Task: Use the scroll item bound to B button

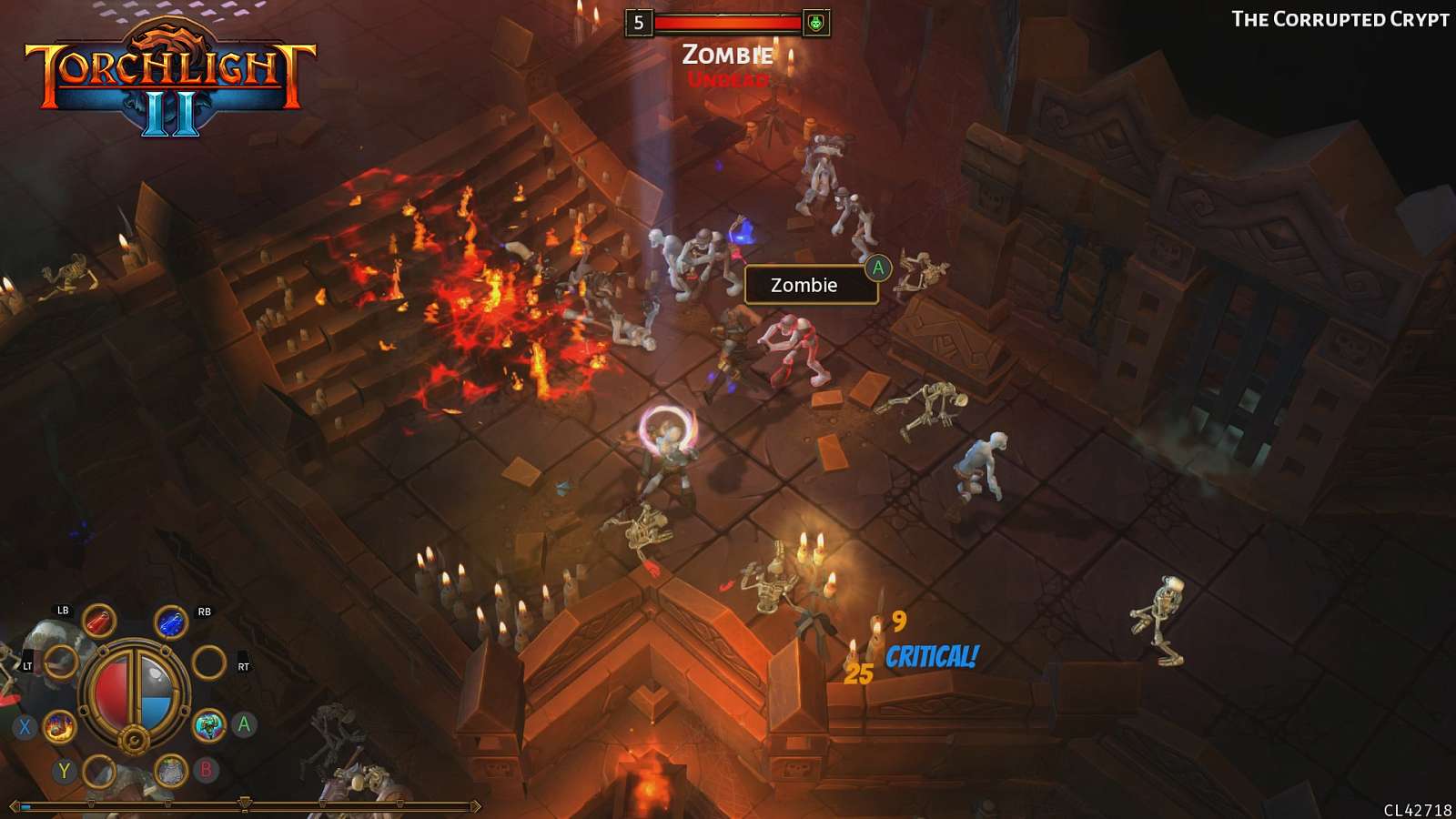Action: [172, 771]
